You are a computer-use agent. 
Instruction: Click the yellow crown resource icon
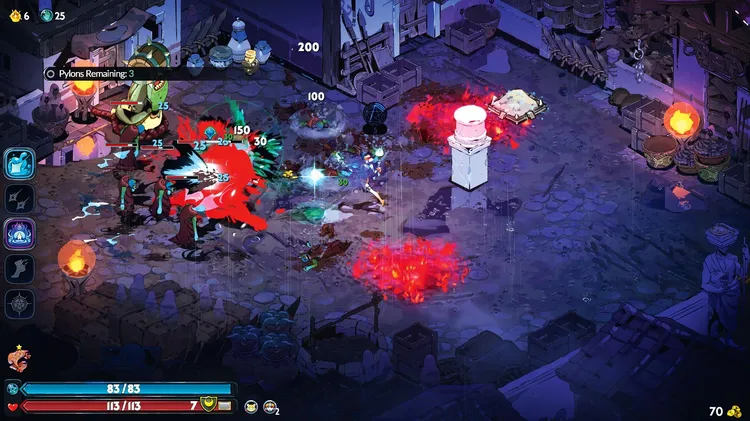tap(14, 15)
